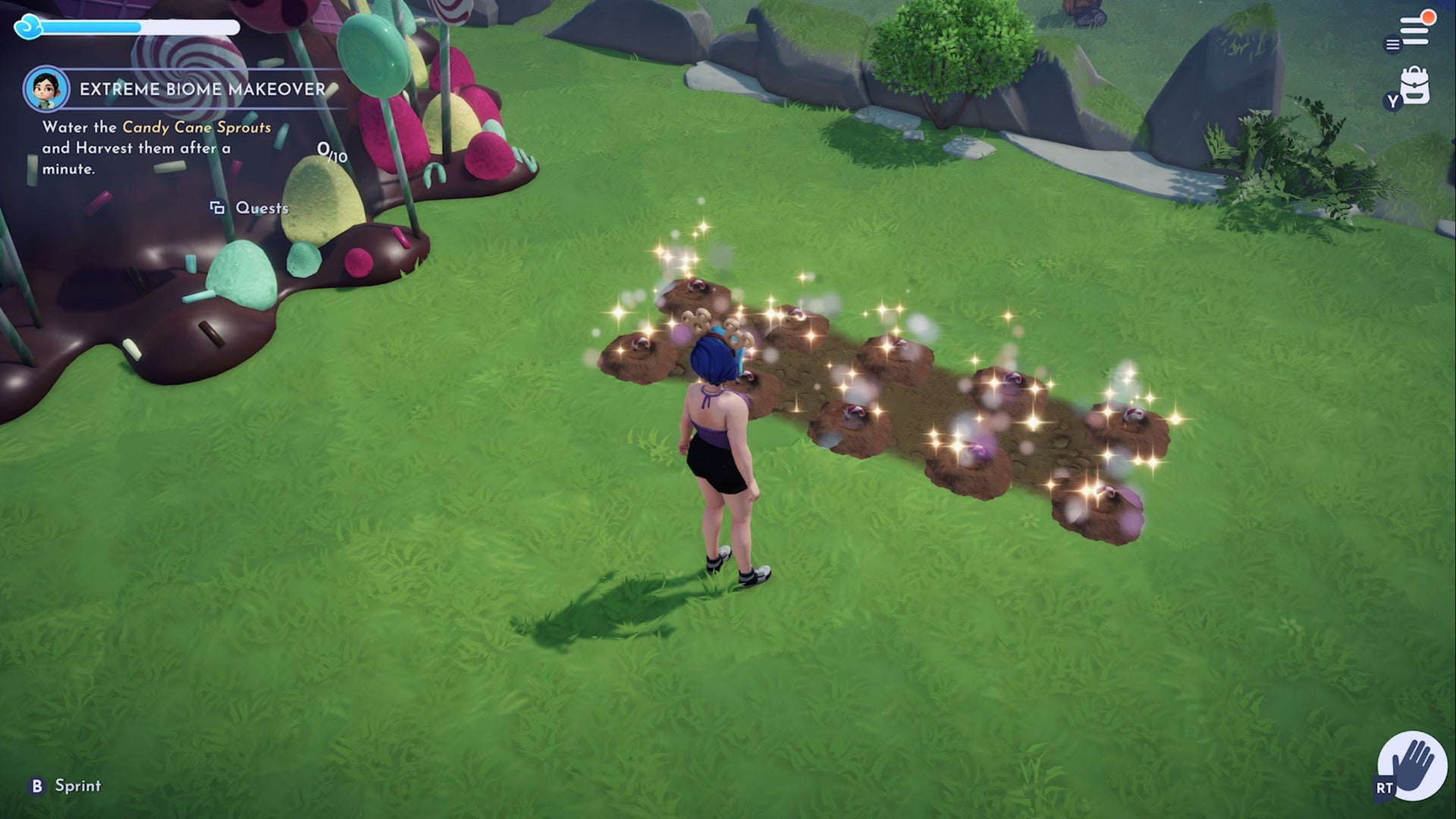
Task: Open the Quests label
Action: (x=262, y=206)
